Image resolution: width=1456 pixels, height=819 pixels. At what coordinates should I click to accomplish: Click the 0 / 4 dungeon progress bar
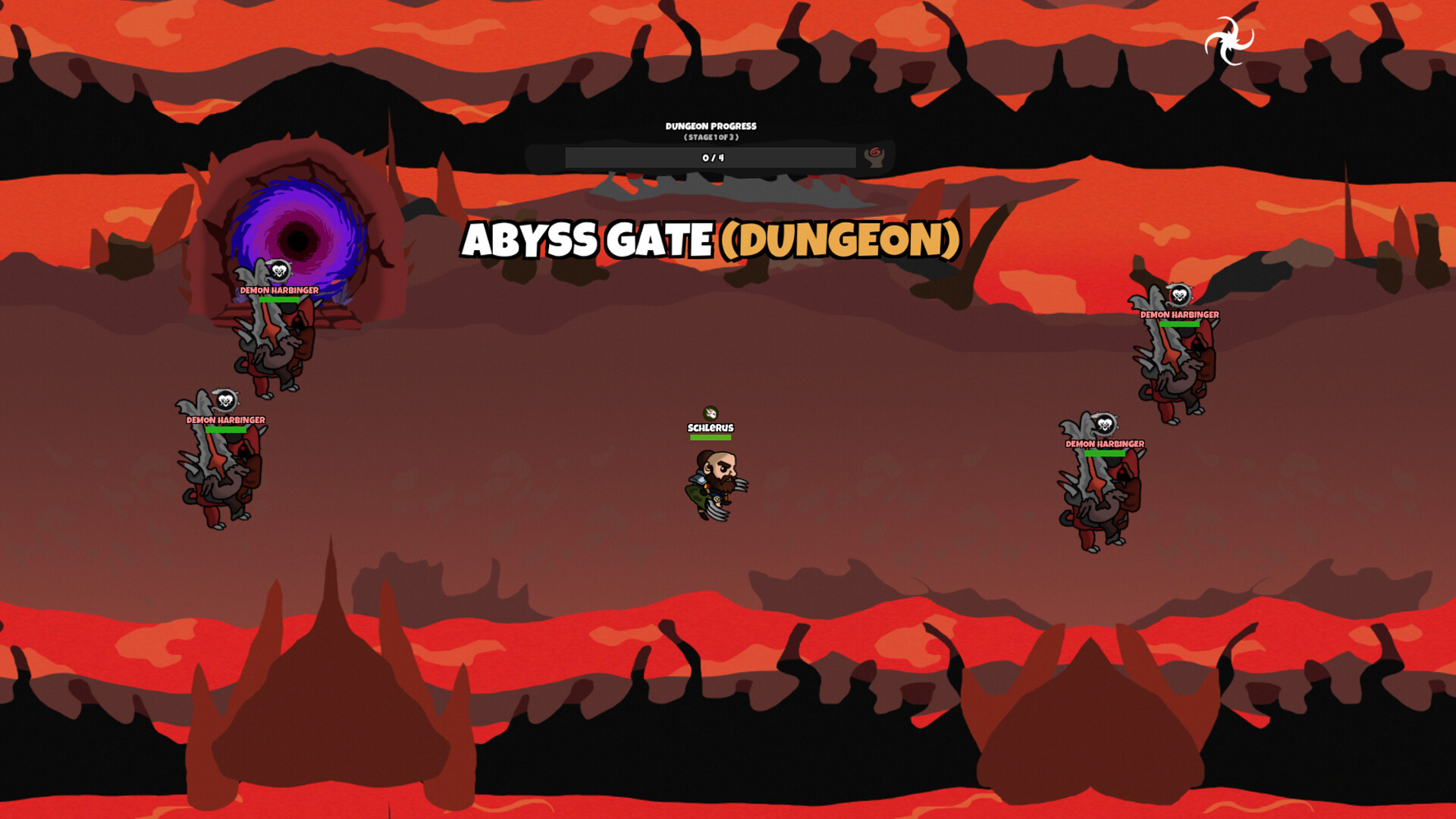[x=711, y=156]
